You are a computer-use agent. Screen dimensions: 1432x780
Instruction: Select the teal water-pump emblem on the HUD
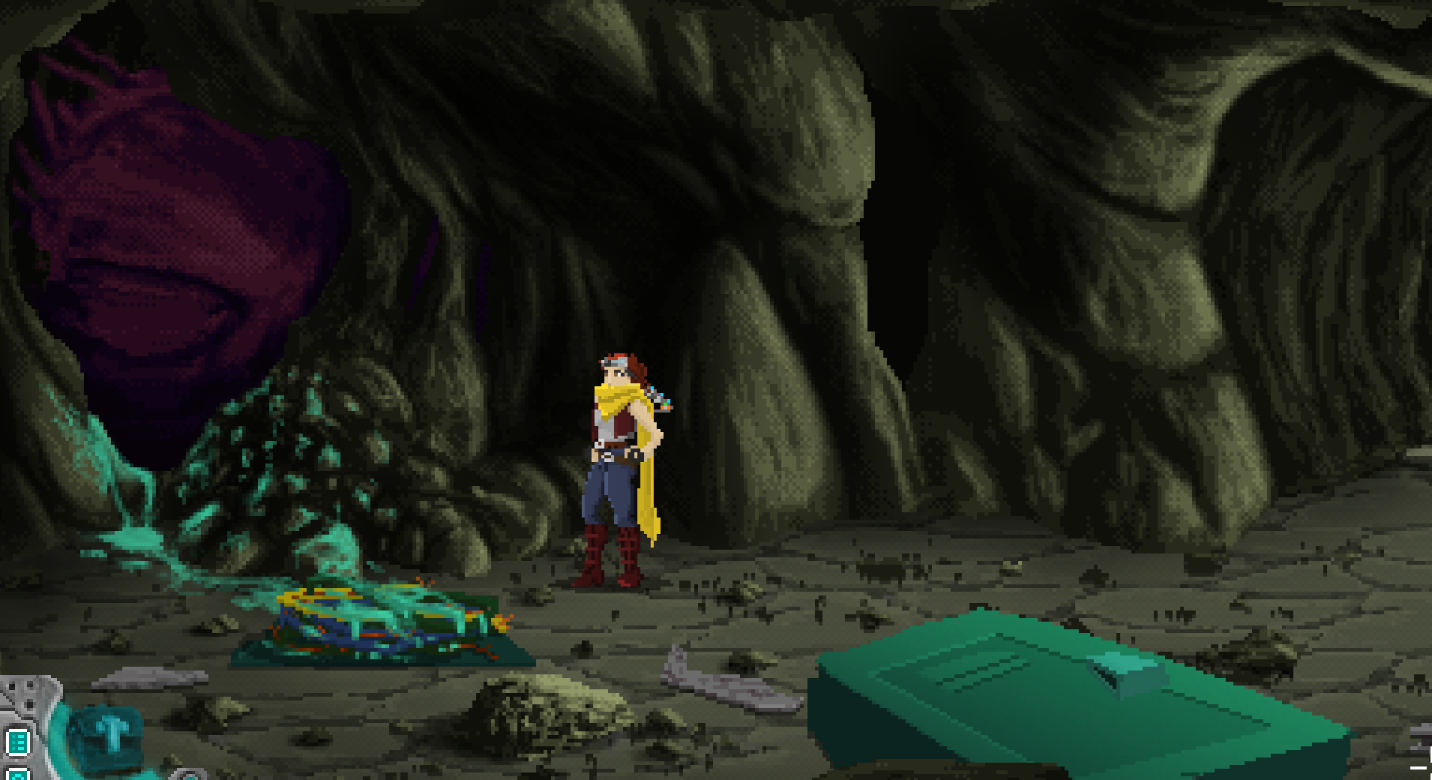pos(105,735)
